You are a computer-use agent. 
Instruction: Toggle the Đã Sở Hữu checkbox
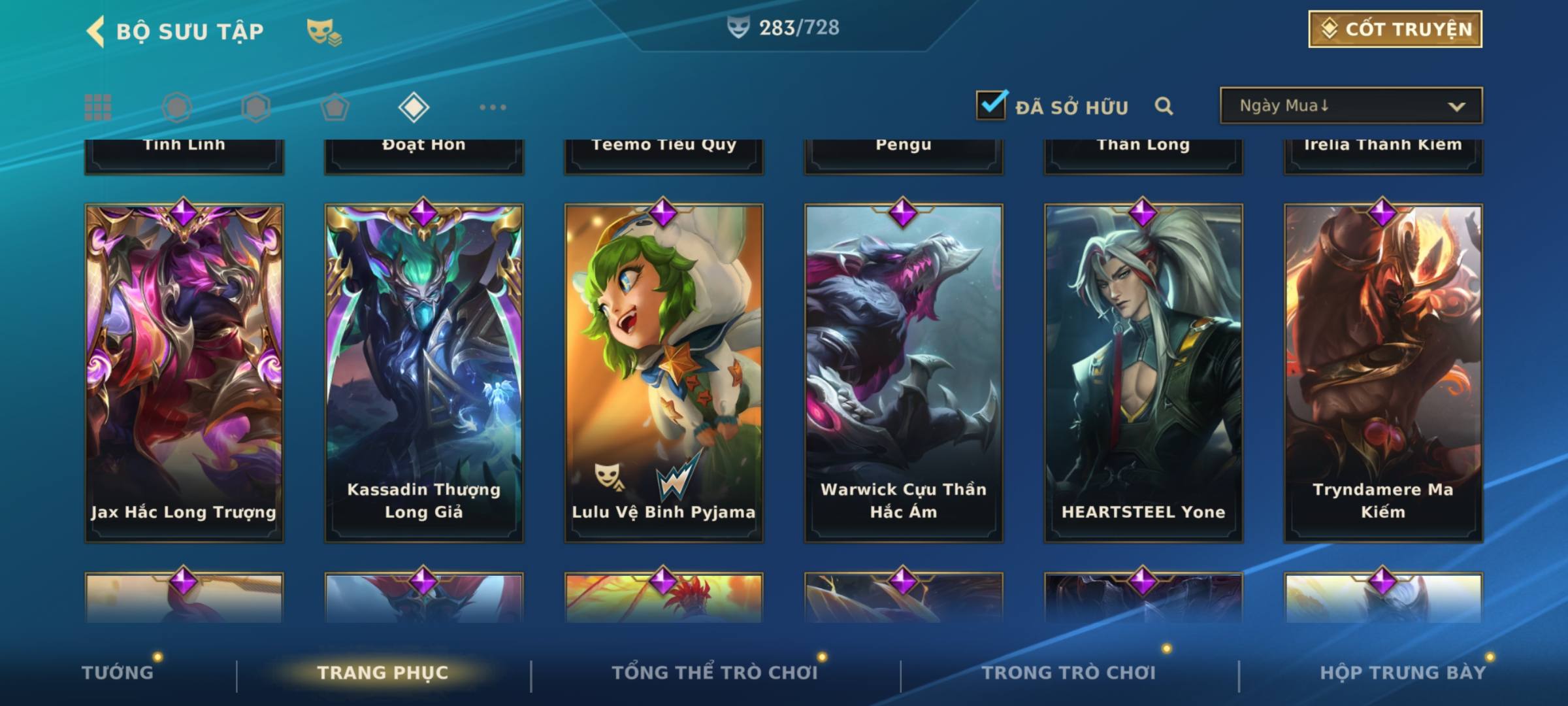tap(991, 105)
